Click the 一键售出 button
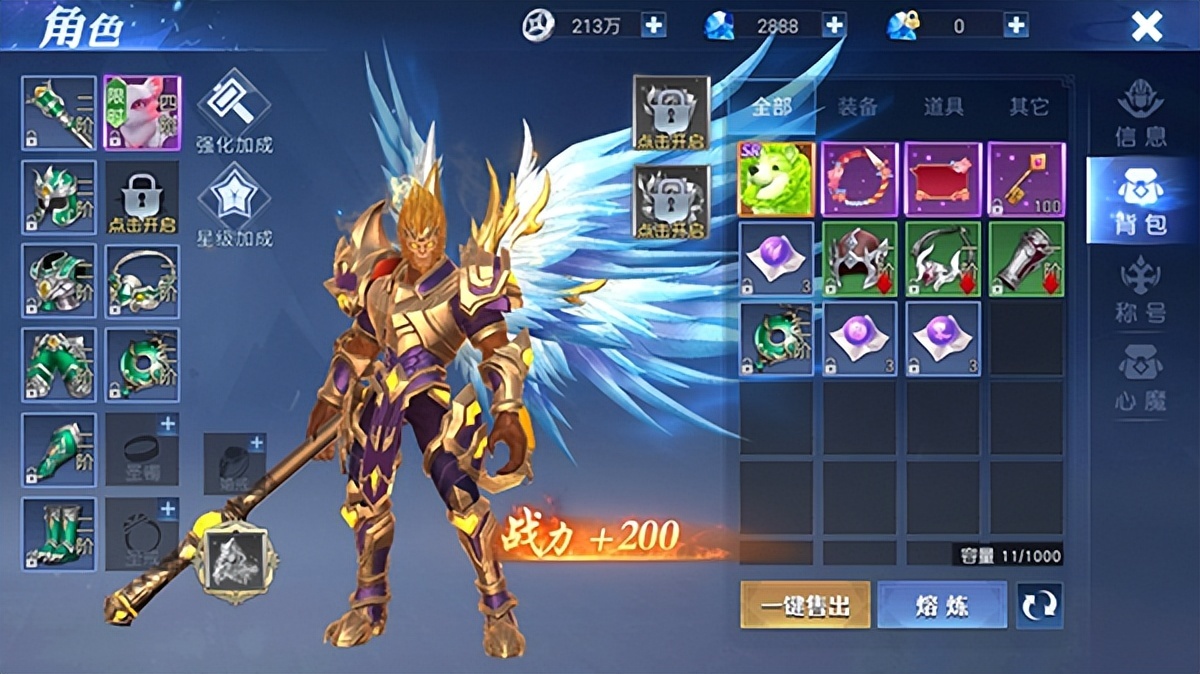Screen dimensions: 1200x674 click(x=805, y=606)
